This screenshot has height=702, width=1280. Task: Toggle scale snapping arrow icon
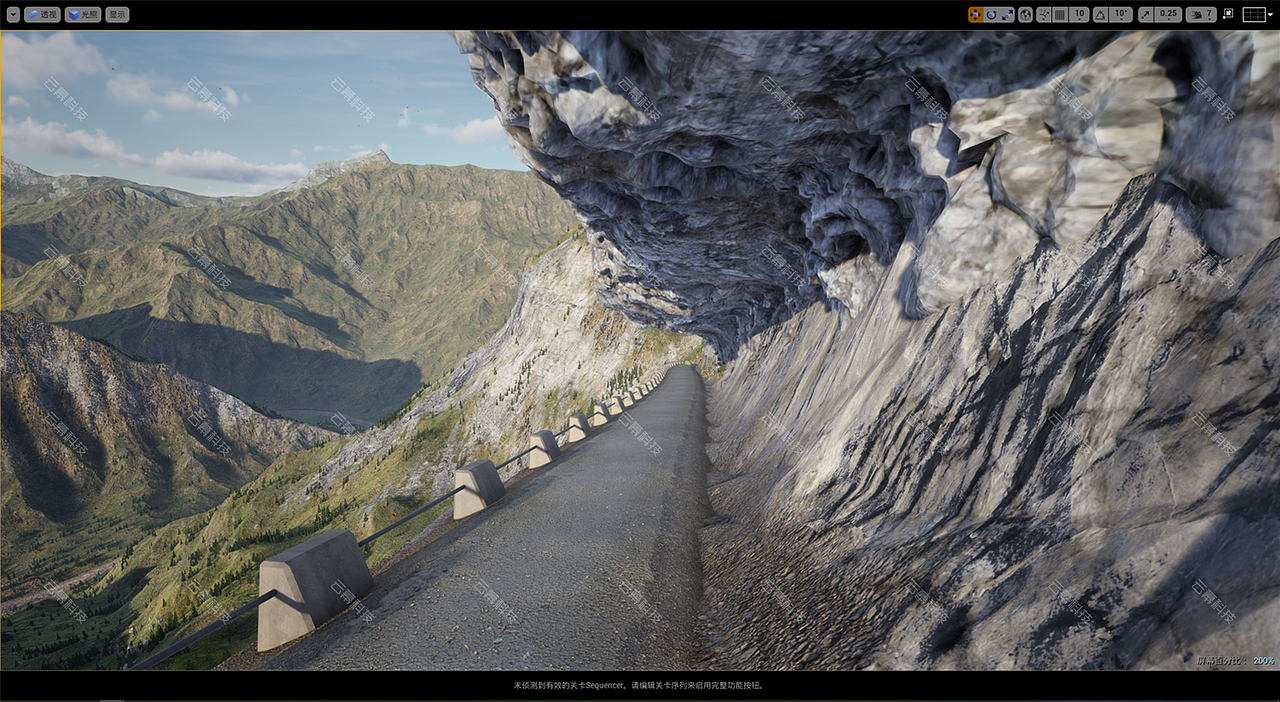pos(1145,15)
